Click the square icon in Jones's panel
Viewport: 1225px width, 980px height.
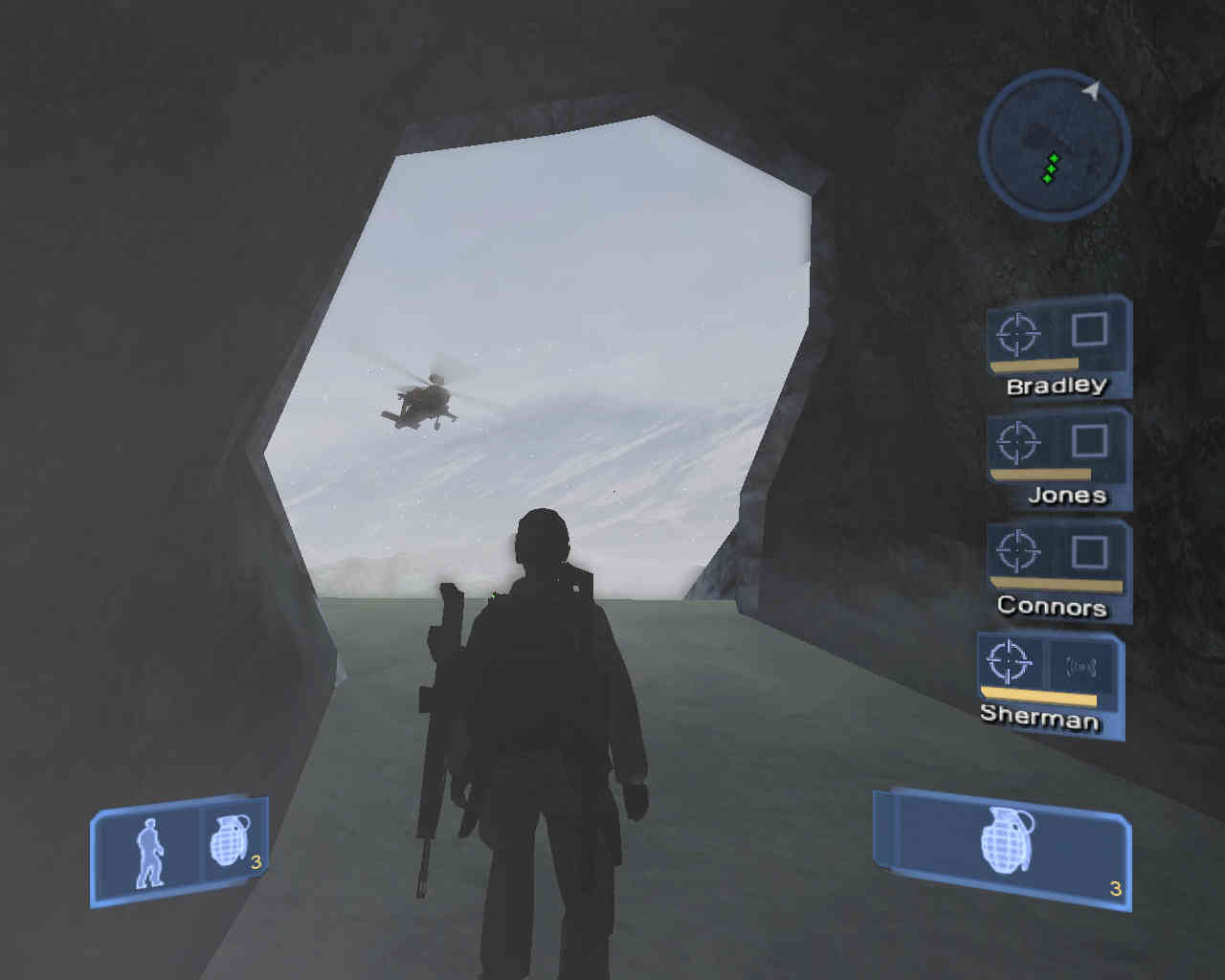1089,441
